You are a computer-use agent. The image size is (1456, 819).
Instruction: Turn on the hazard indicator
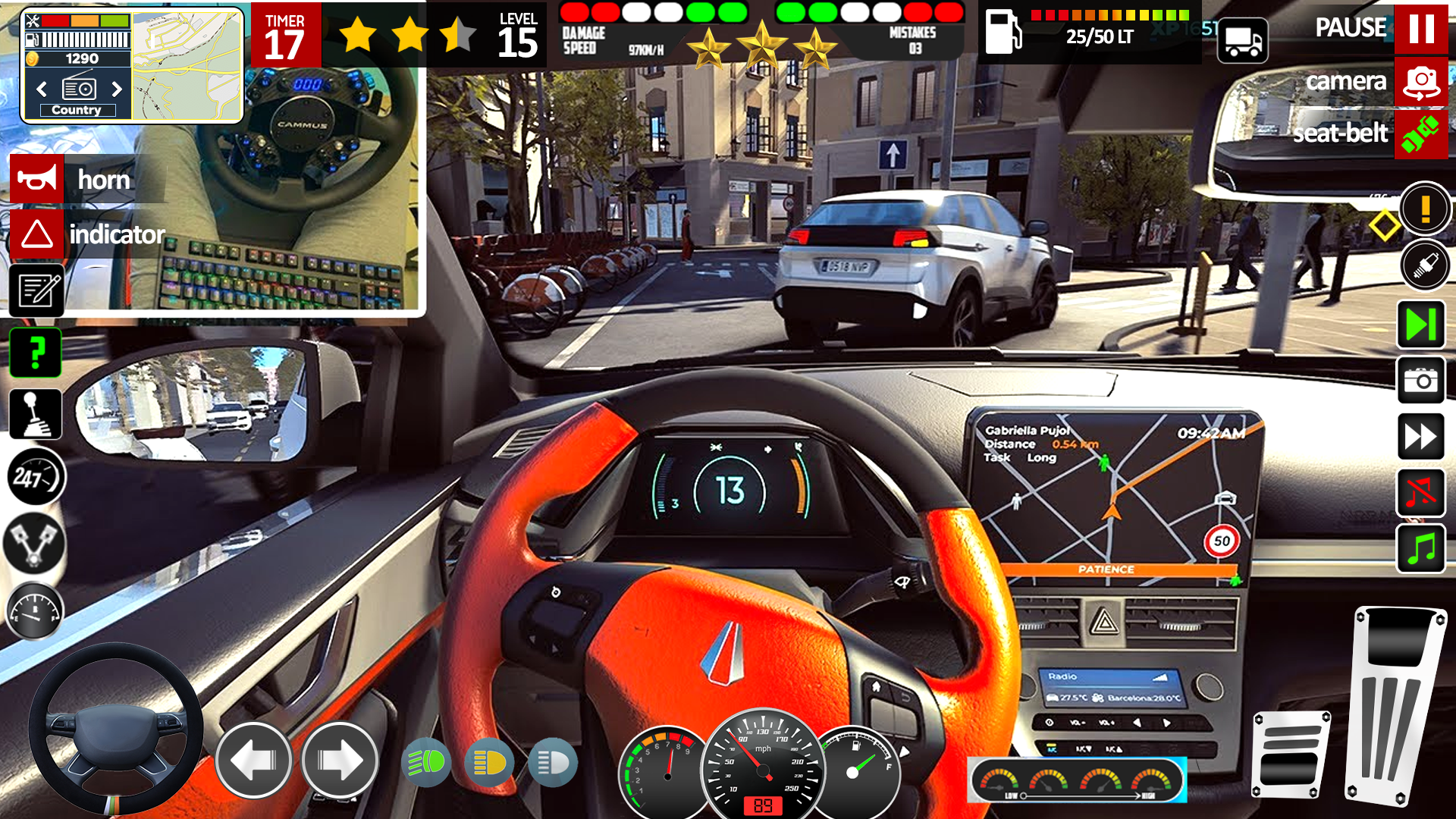(36, 234)
